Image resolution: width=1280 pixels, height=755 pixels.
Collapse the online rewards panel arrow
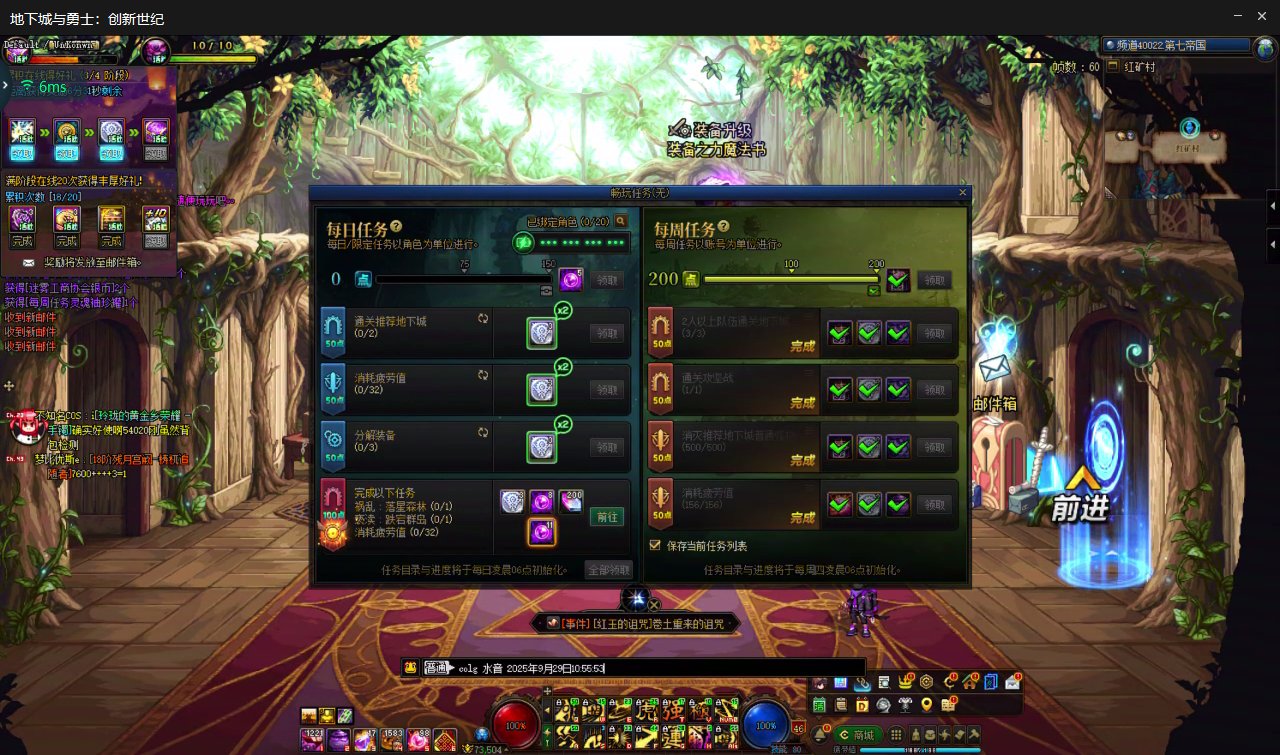5,85
